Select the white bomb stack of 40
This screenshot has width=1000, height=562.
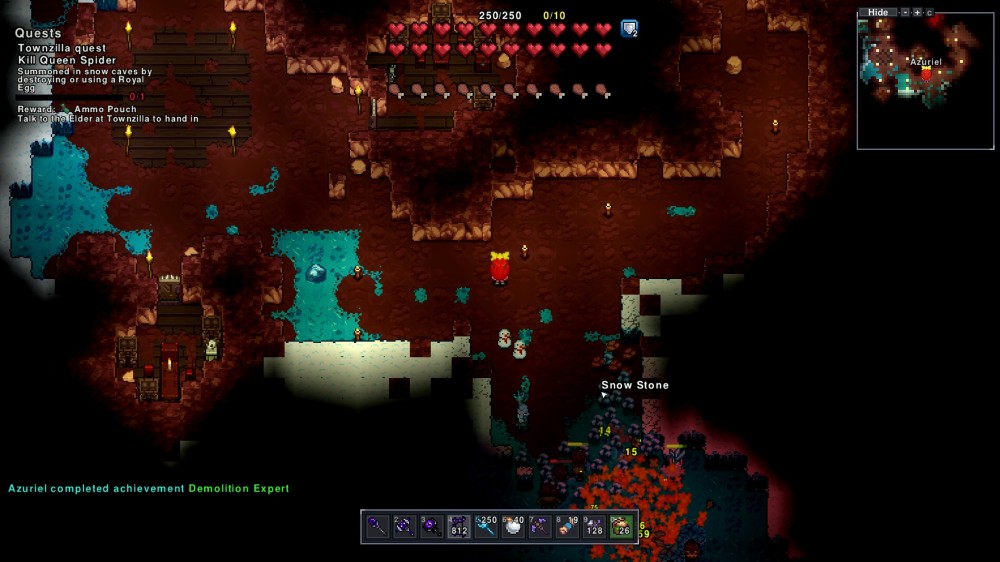(513, 527)
